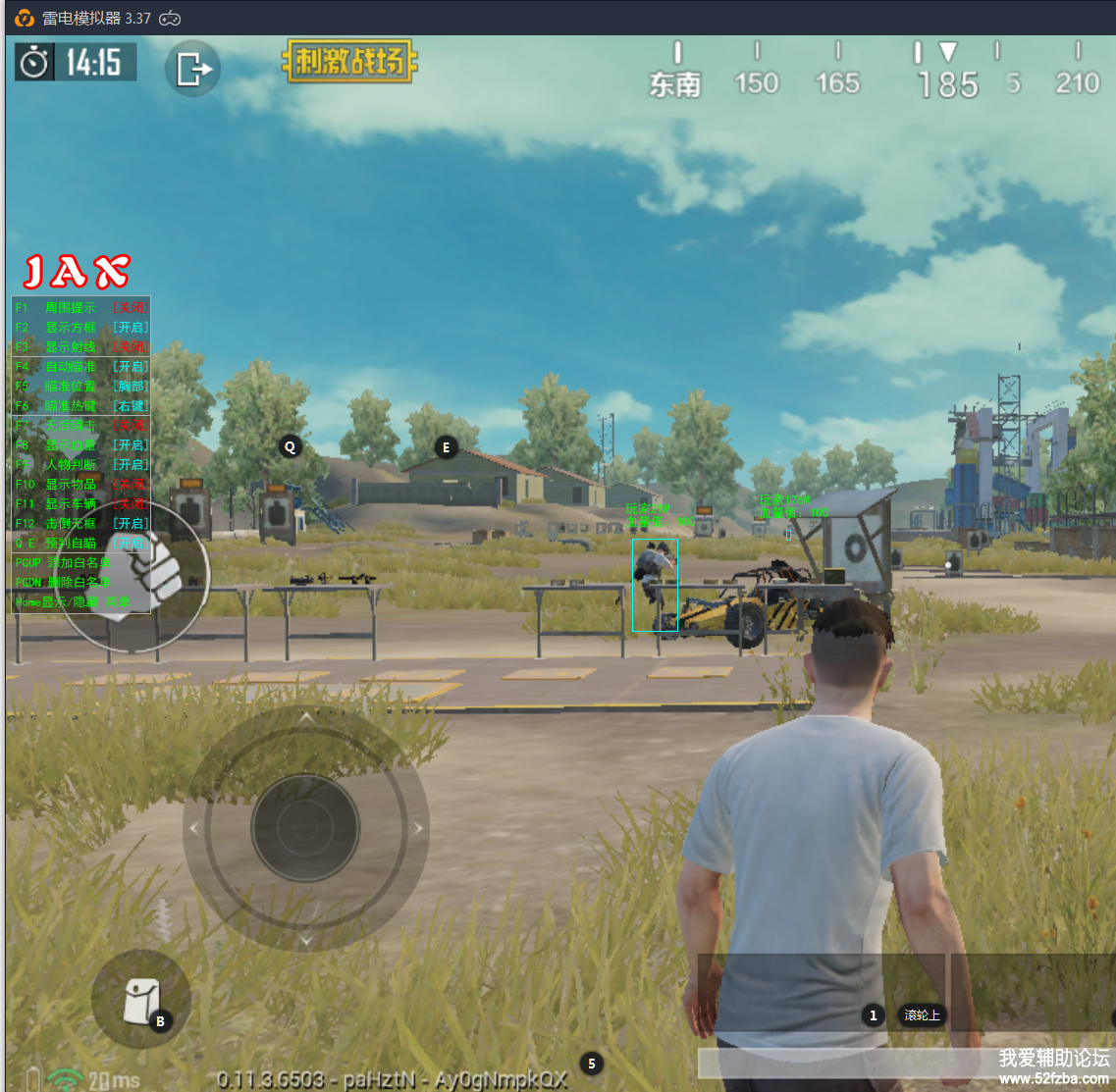Screen dimensions: 1116x1092
Task: Open the backpack inventory
Action: tap(139, 999)
